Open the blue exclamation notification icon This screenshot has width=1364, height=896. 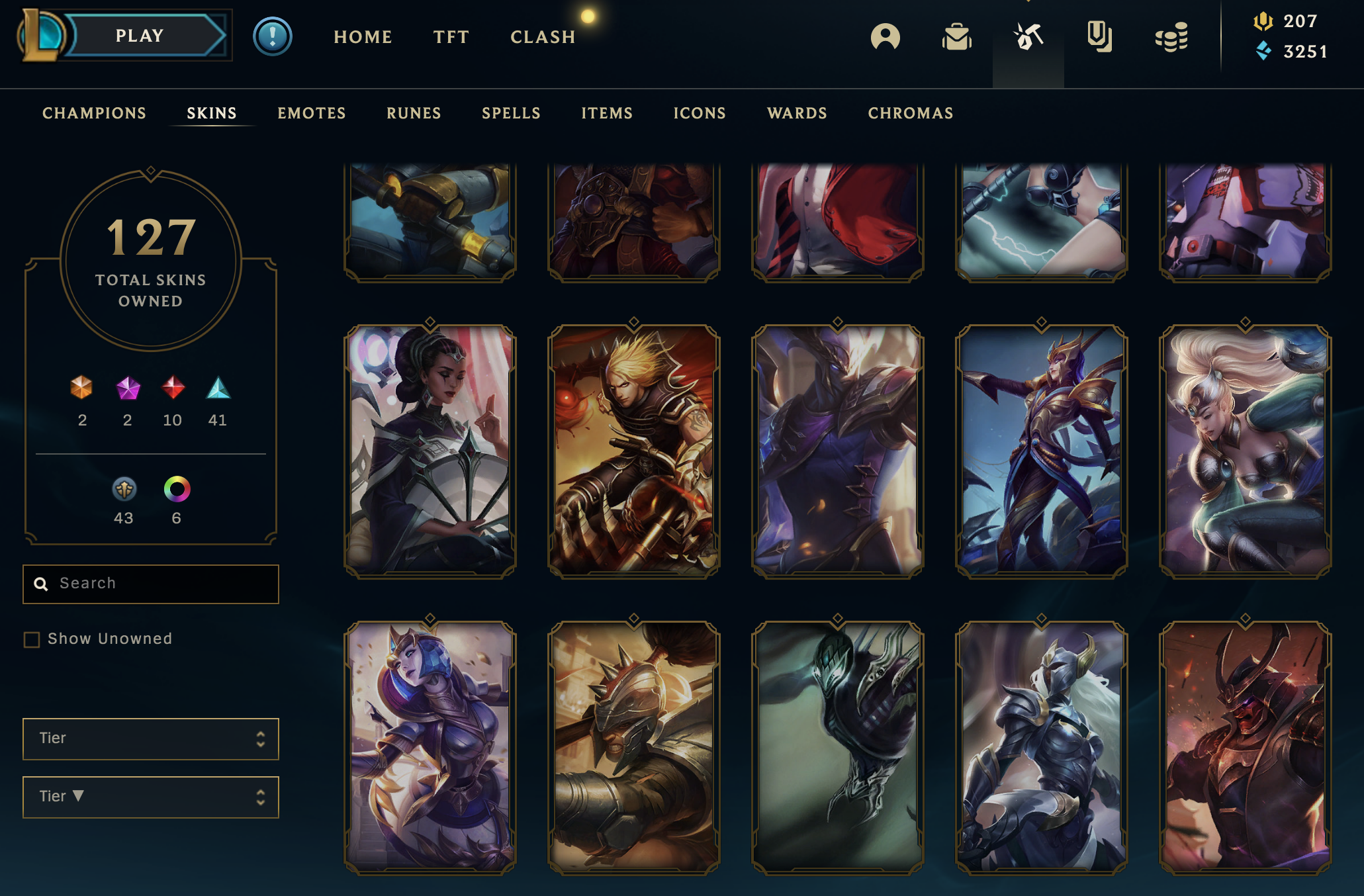[x=272, y=36]
